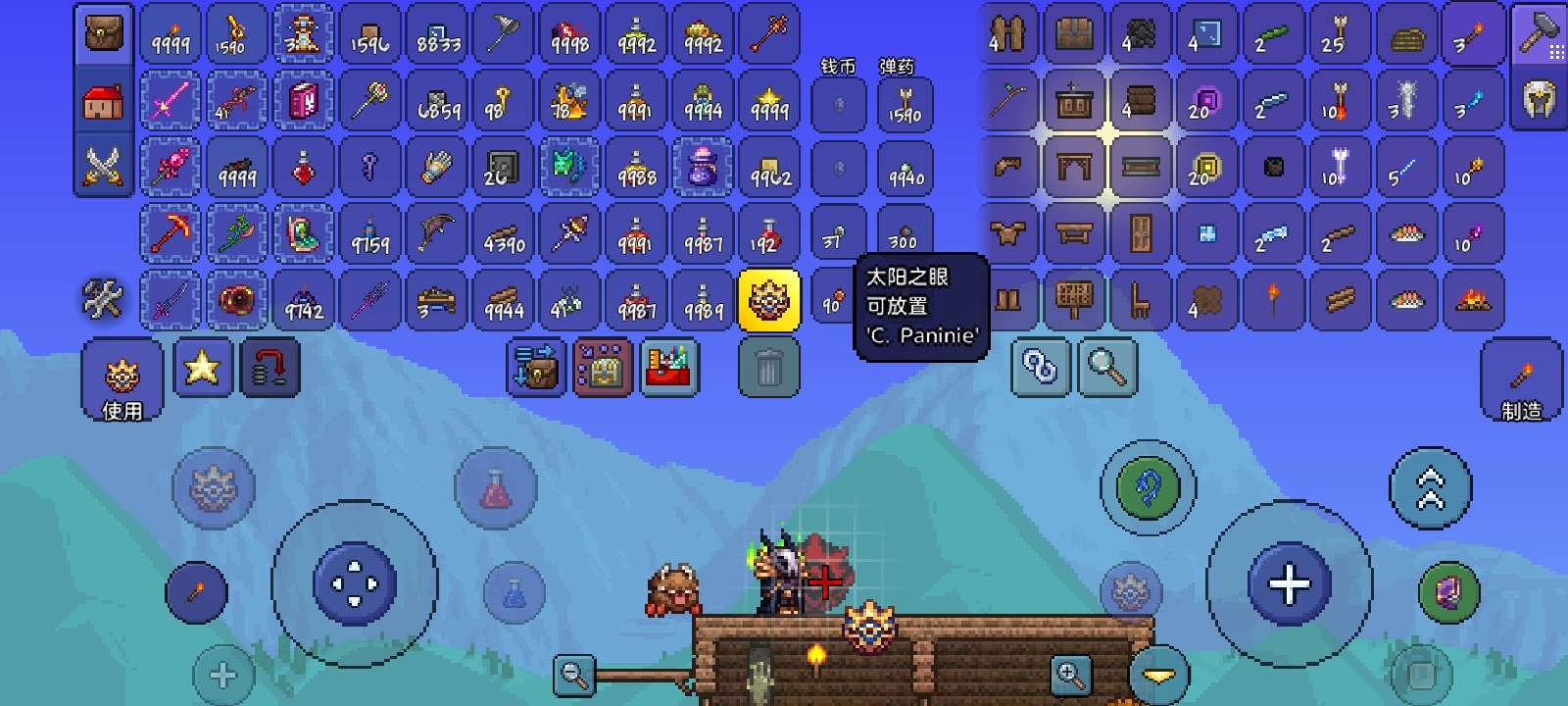Select the trash can slot
The height and width of the screenshot is (706, 1568).
tap(769, 369)
